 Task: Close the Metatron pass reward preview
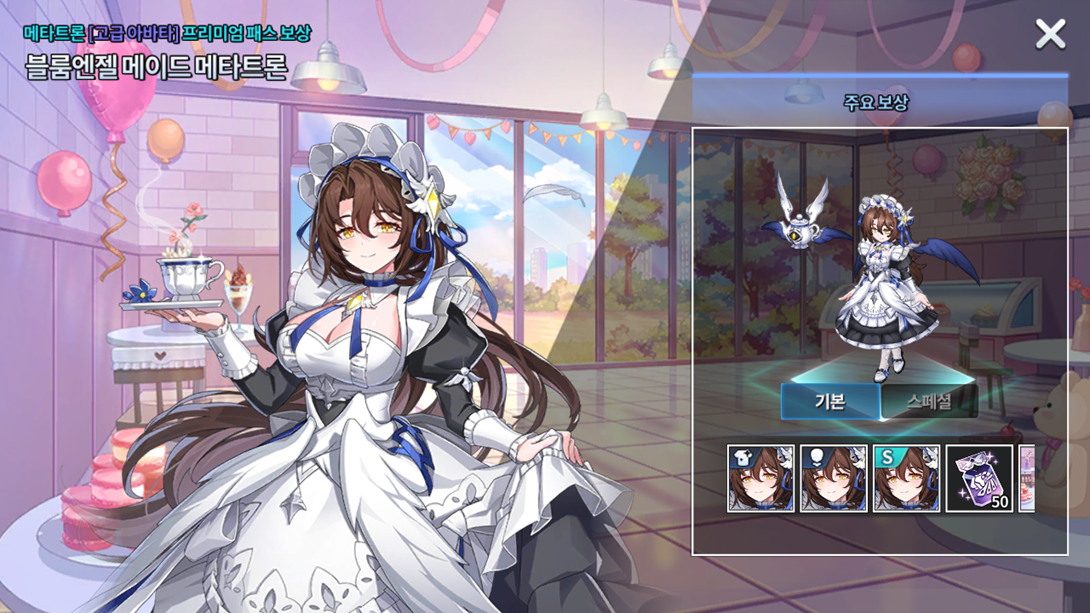1050,35
